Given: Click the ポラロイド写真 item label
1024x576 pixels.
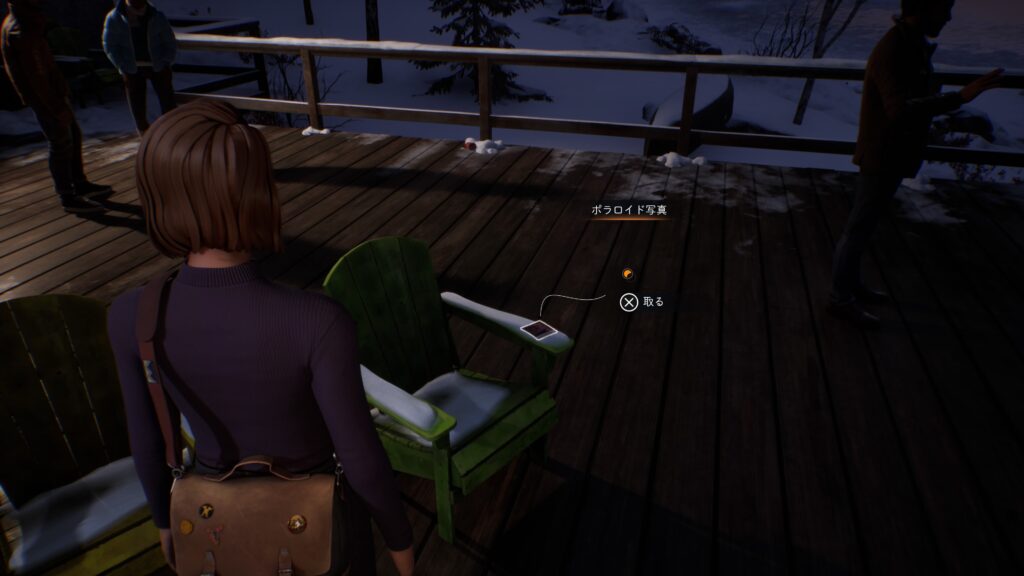Looking at the screenshot, I should pyautogui.click(x=626, y=211).
